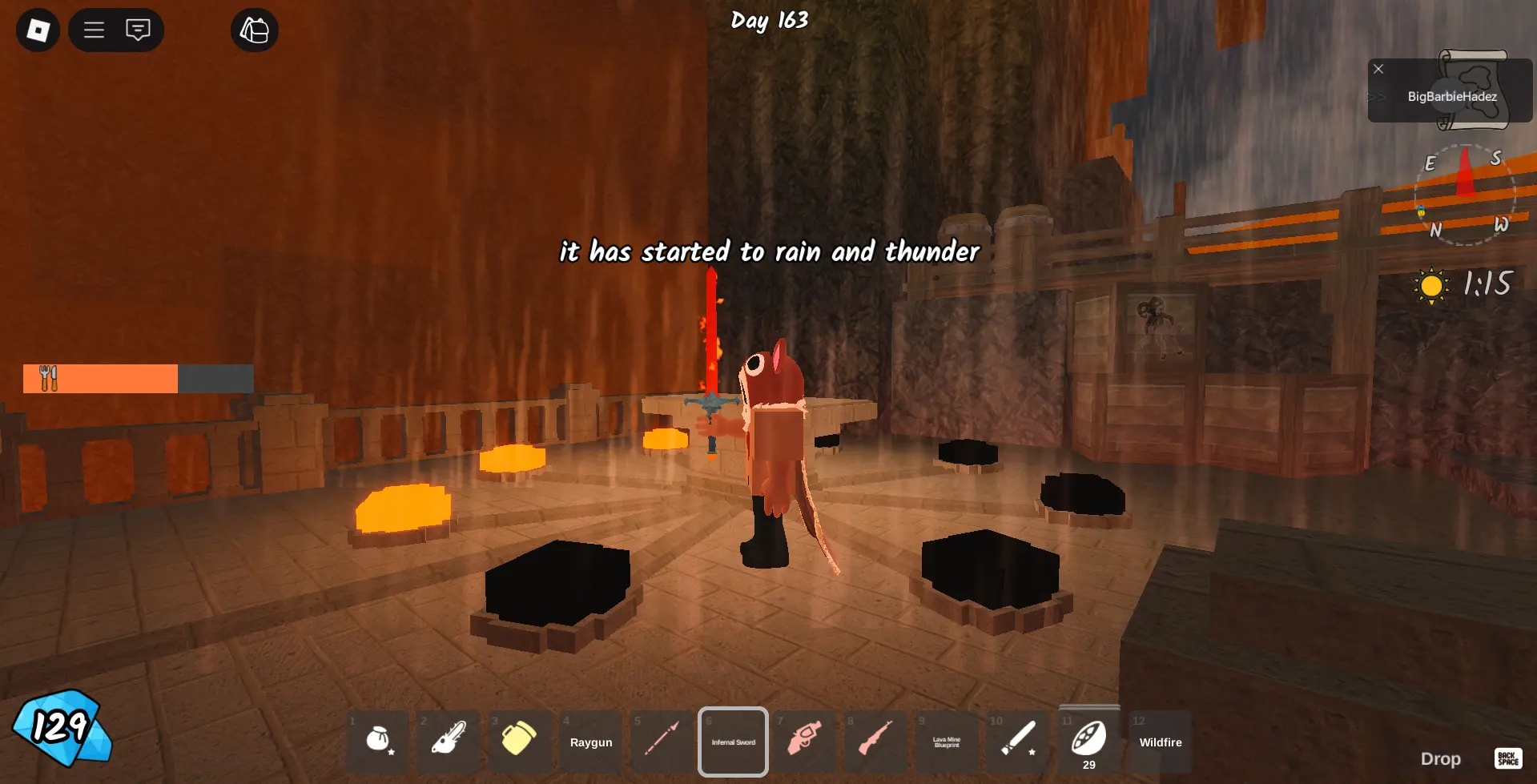The width and height of the screenshot is (1537, 784).
Task: Select the yellow jug hotbar slot
Action: coord(519,742)
